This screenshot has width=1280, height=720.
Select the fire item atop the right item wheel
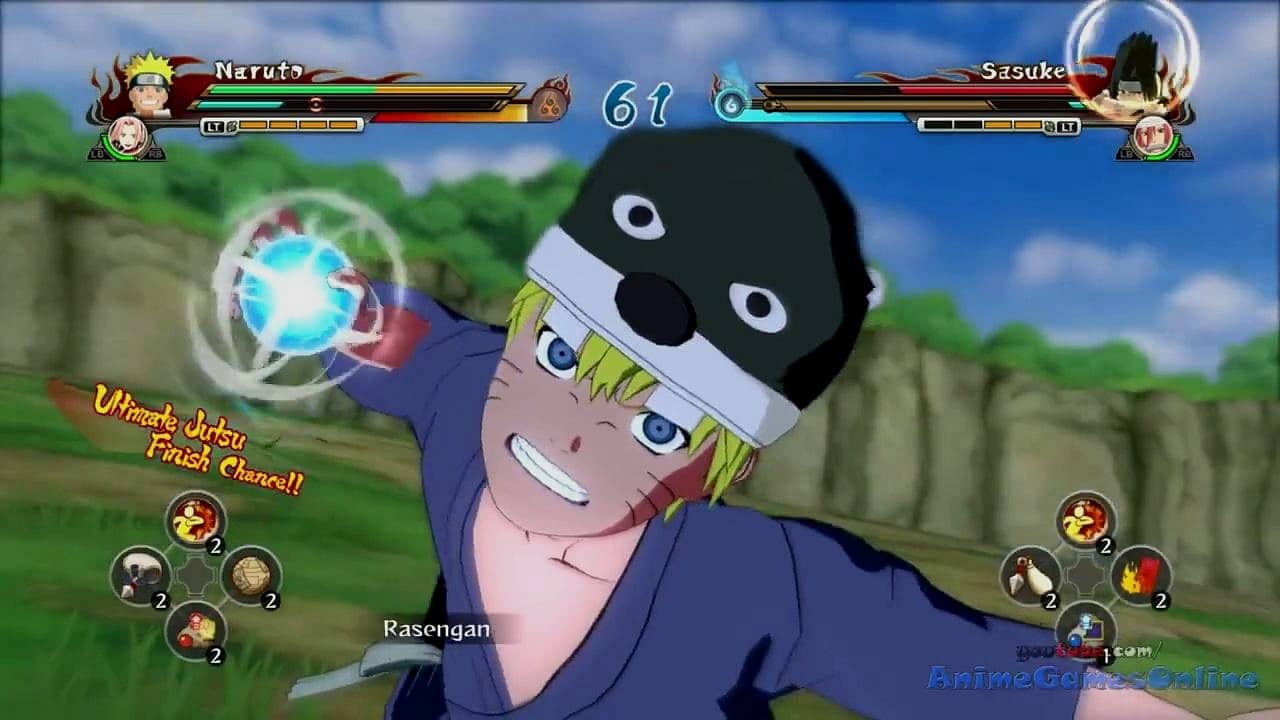pyautogui.click(x=1085, y=520)
